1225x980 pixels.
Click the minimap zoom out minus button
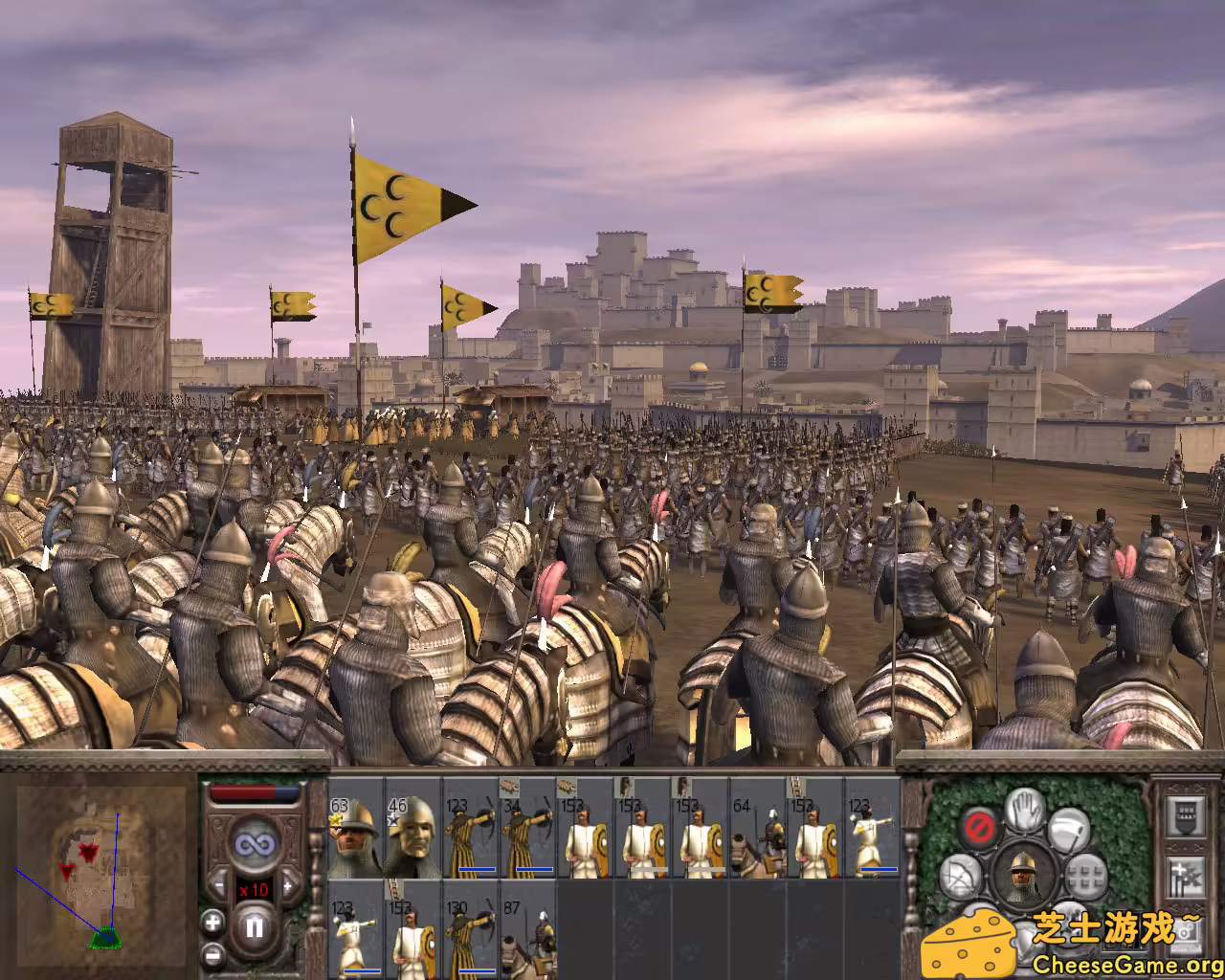[212, 955]
